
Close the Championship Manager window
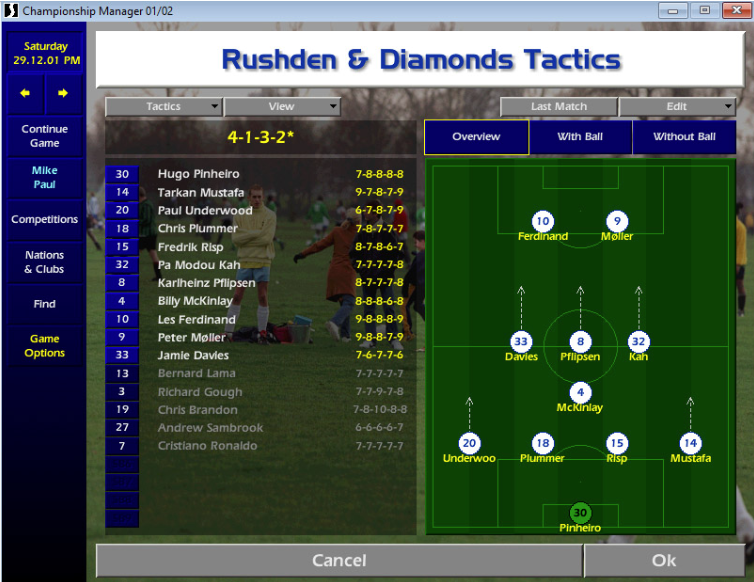coord(733,10)
